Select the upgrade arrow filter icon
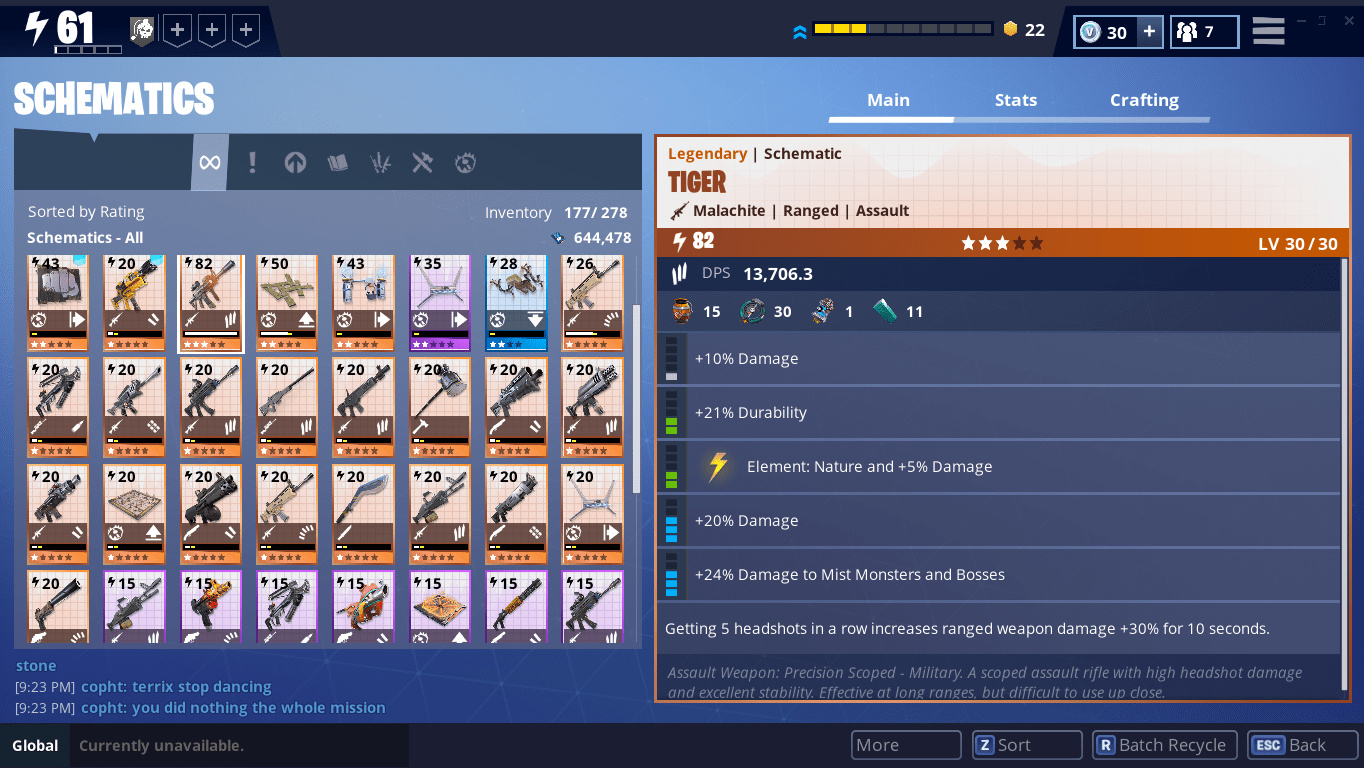Viewport: 1364px width, 768px height. pos(295,162)
